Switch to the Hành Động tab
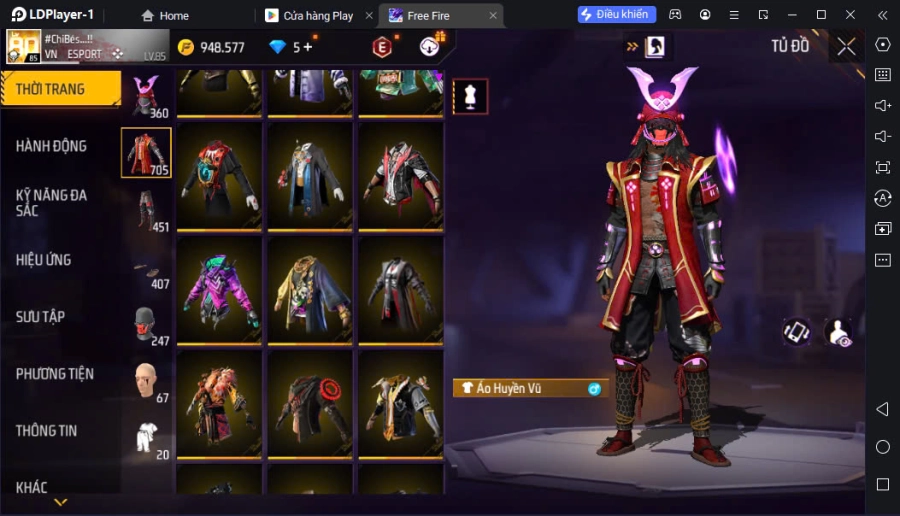Viewport: 900px width, 516px height. click(52, 146)
